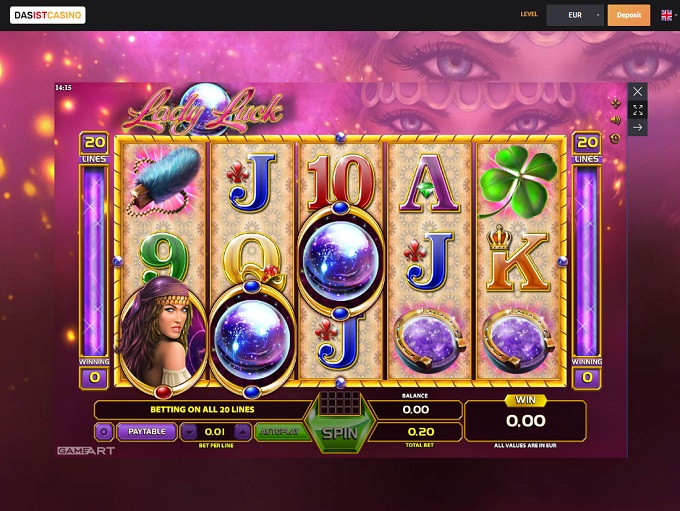Expand the game with the fullscreen overlay button
Image resolution: width=680 pixels, height=511 pixels.
(638, 109)
